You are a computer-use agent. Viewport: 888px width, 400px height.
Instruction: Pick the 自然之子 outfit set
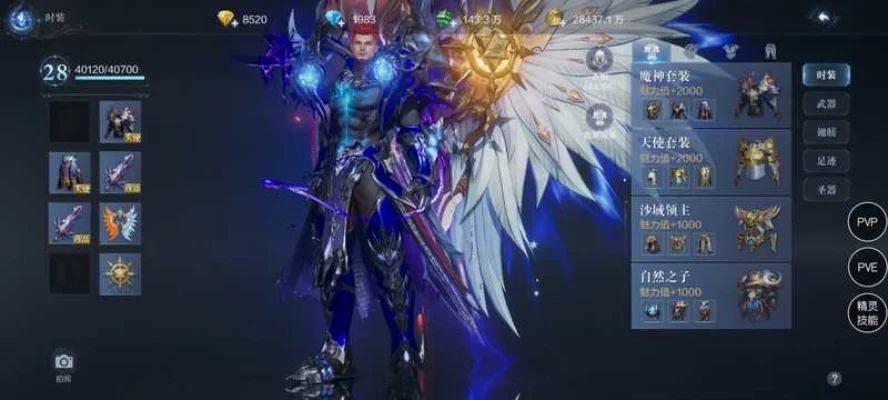[710, 295]
